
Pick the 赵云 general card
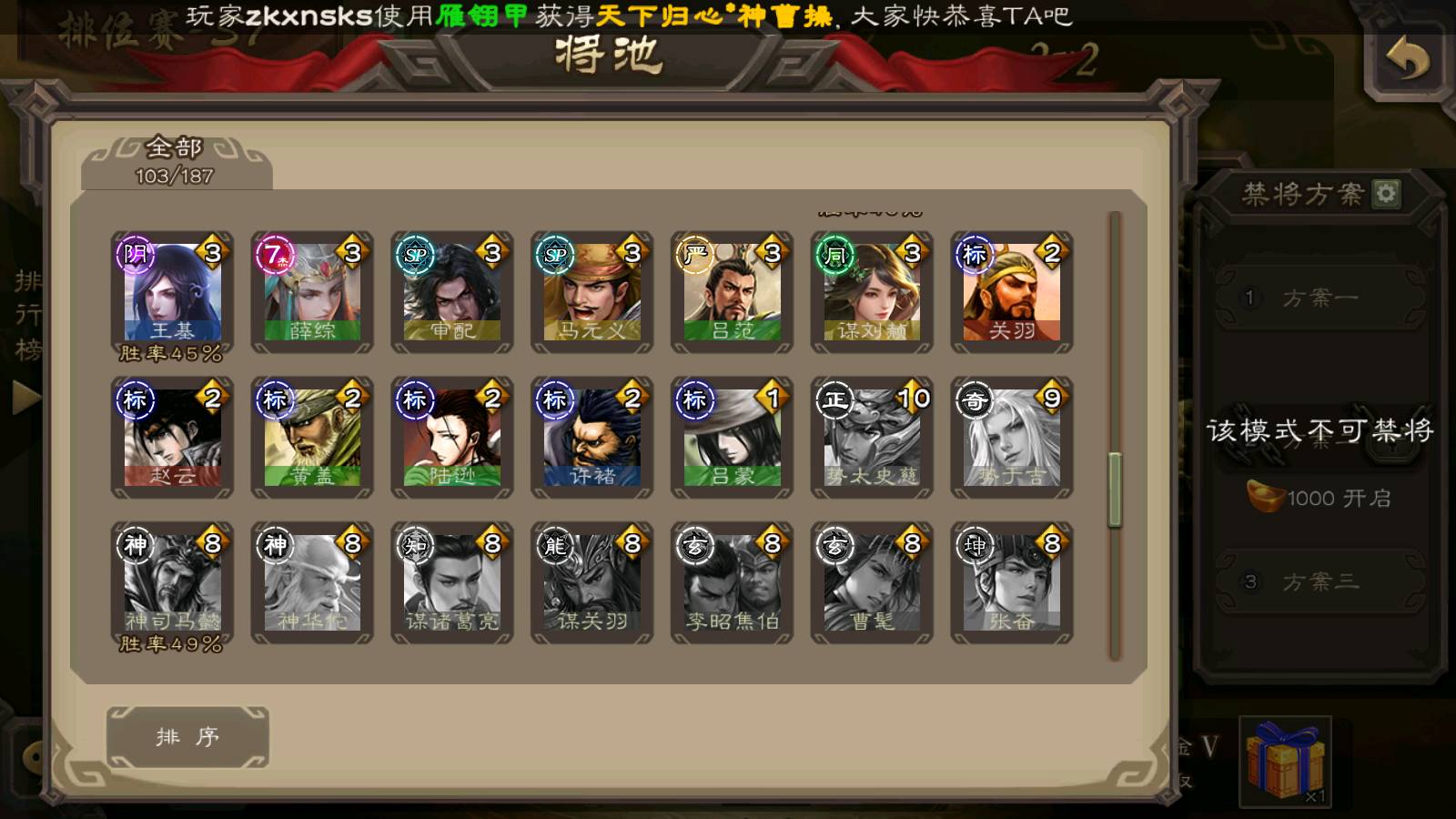point(172,439)
